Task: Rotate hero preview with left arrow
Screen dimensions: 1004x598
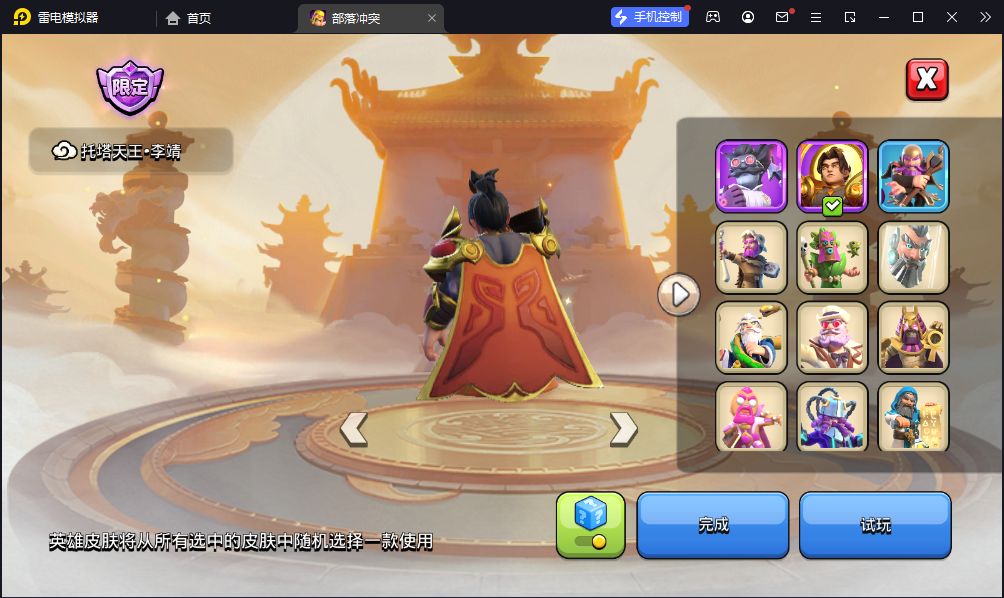Action: point(353,428)
